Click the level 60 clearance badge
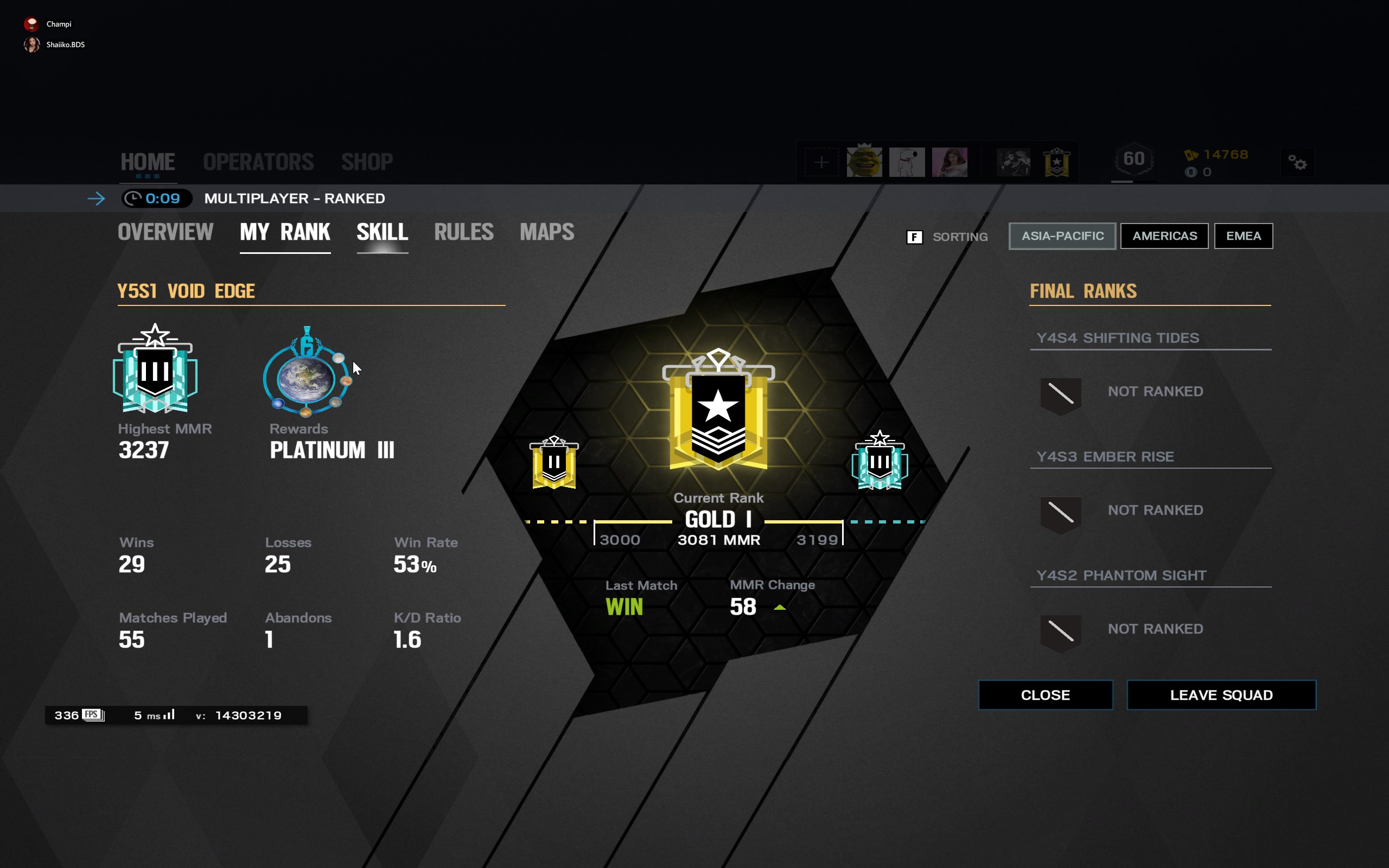The width and height of the screenshot is (1389, 868). [1133, 159]
